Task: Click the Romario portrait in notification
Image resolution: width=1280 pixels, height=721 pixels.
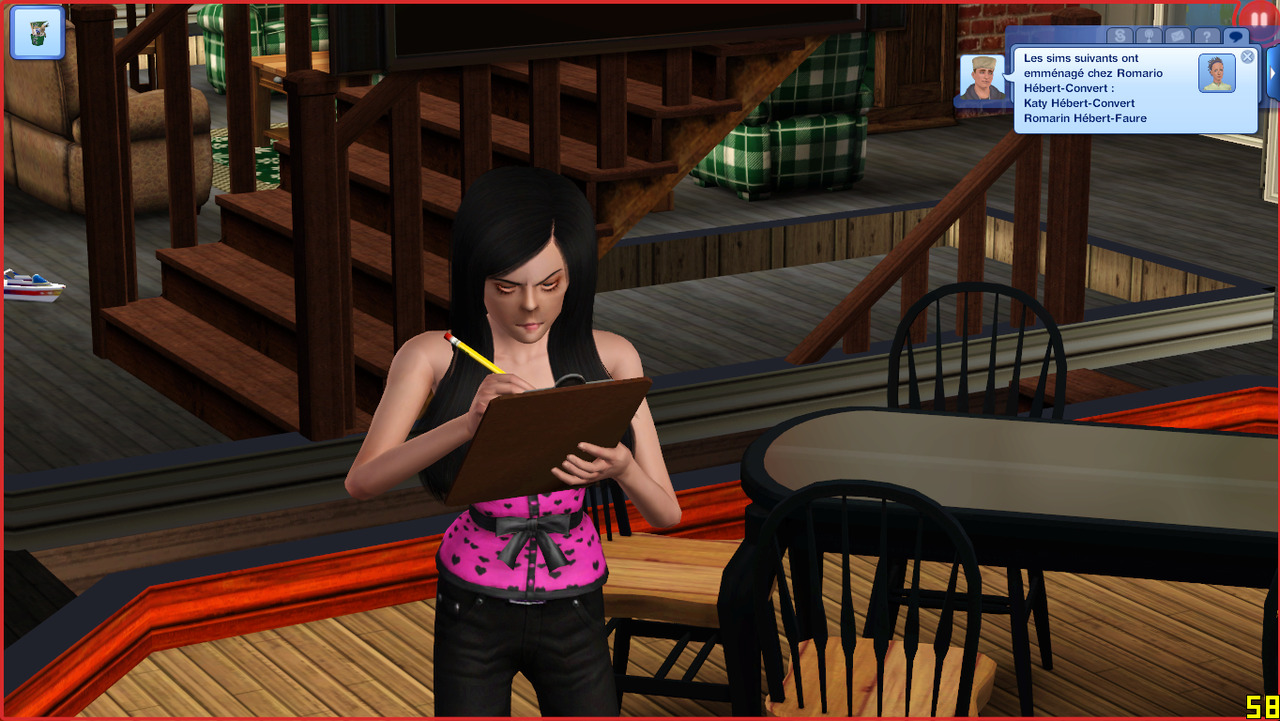Action: pos(1217,73)
